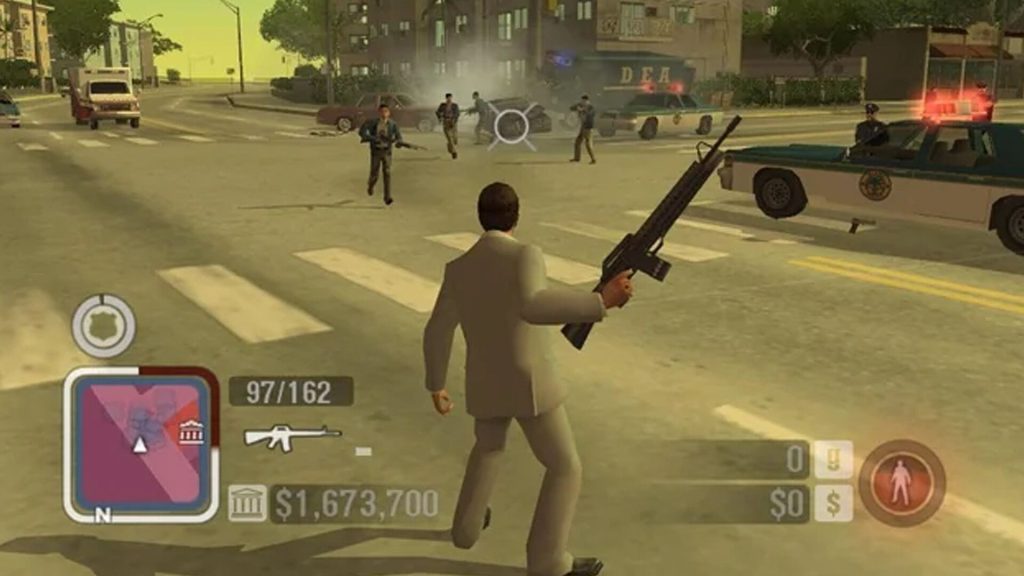Select the red standing figure icon

(x=901, y=483)
